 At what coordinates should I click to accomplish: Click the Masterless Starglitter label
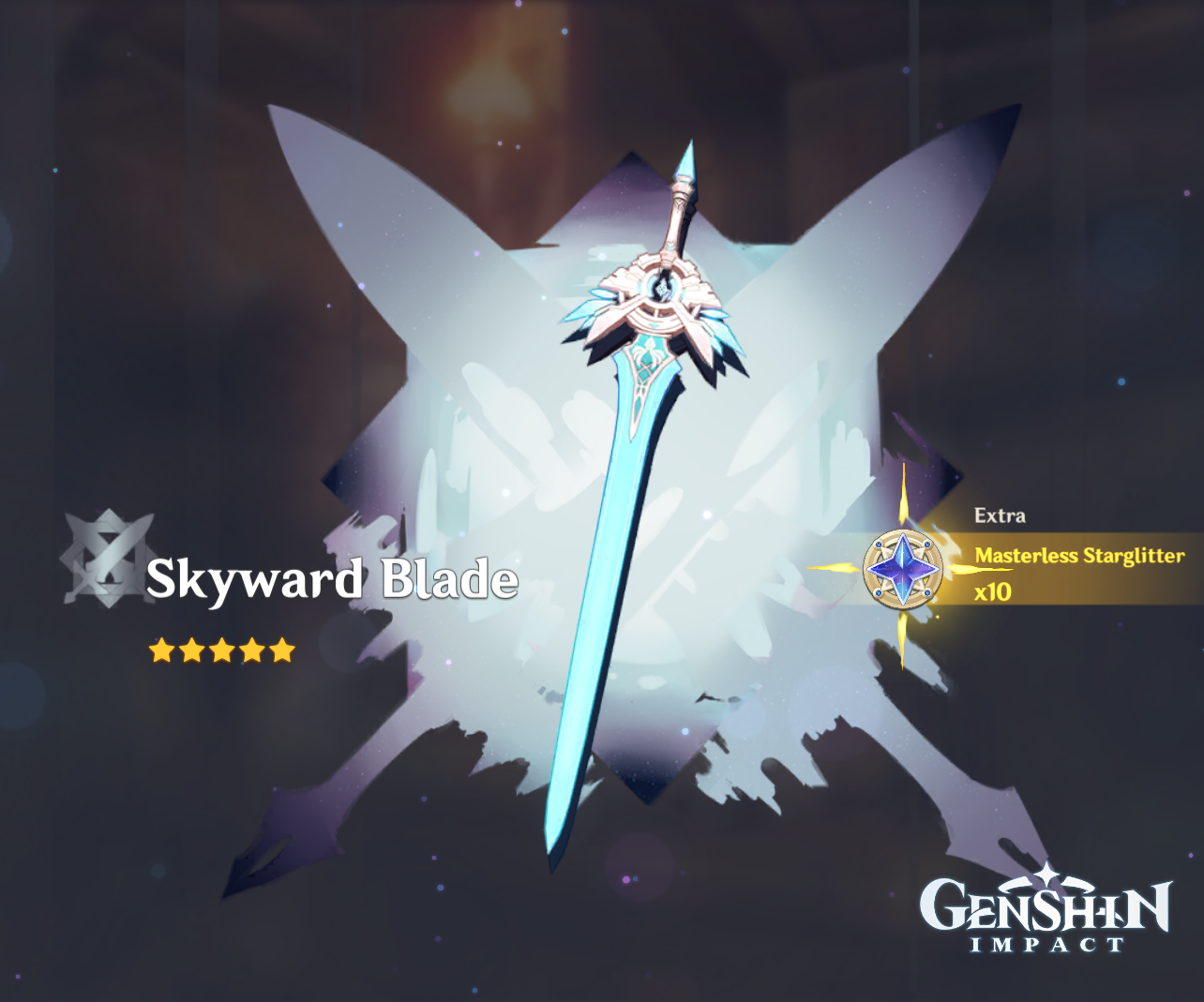pyautogui.click(x=1081, y=556)
